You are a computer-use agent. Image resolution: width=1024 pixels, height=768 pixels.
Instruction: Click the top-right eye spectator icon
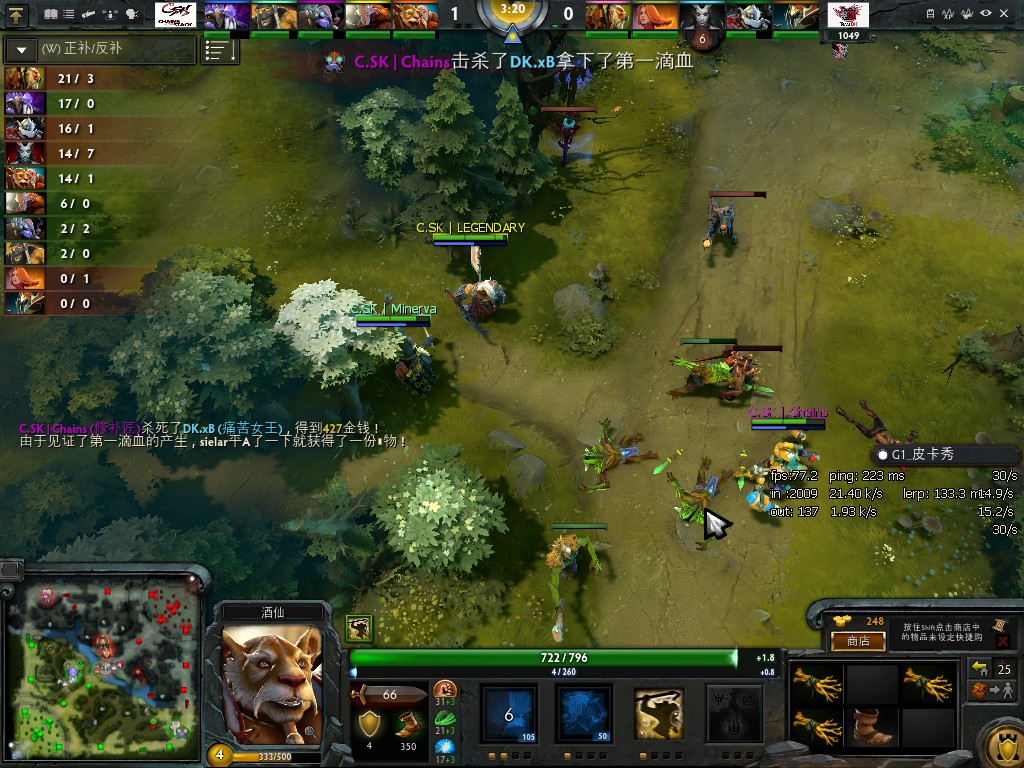pos(987,14)
